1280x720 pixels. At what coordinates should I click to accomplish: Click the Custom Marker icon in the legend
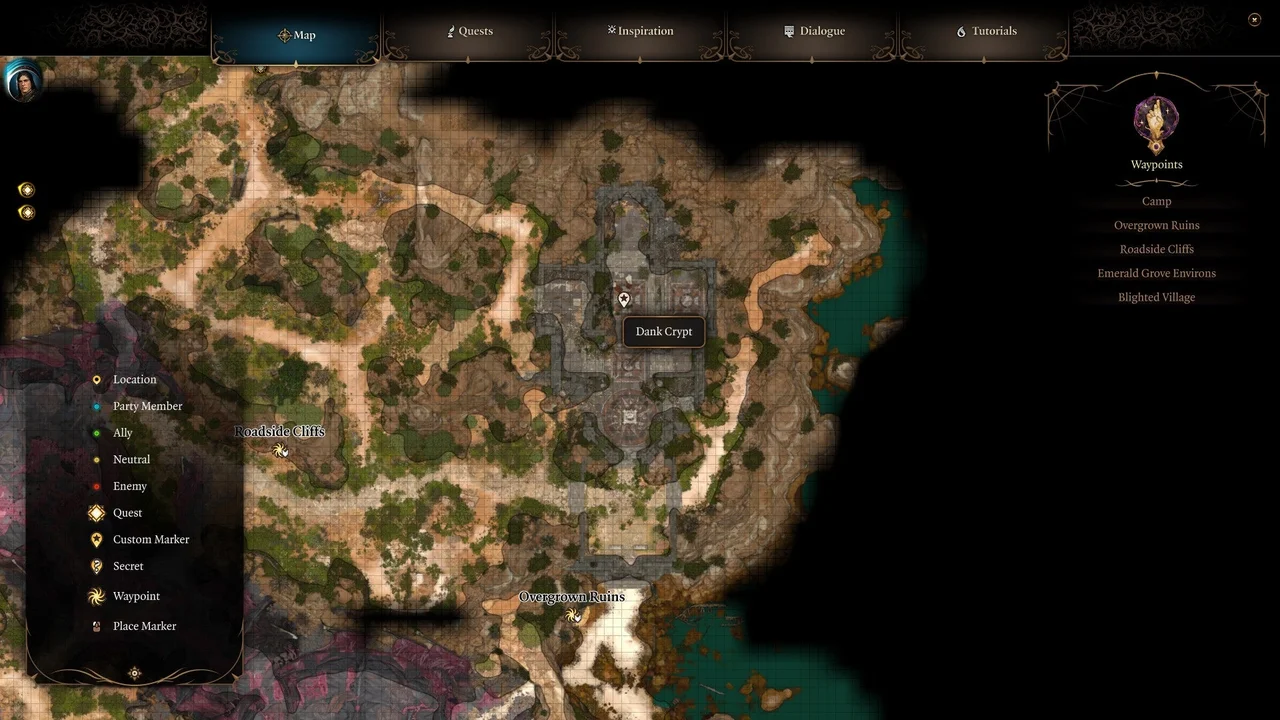pos(95,539)
